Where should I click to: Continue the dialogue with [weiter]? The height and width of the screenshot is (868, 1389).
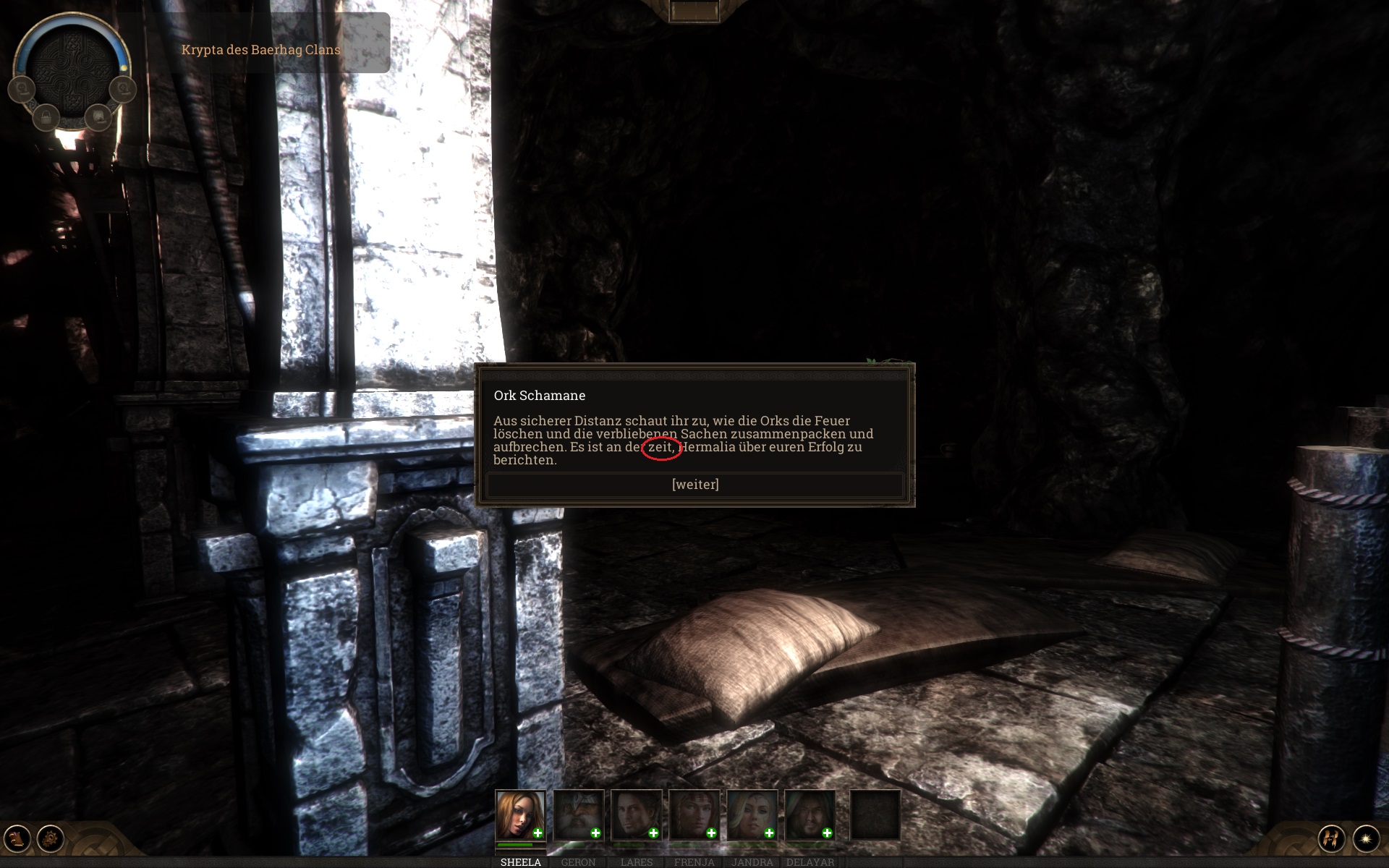coord(694,485)
